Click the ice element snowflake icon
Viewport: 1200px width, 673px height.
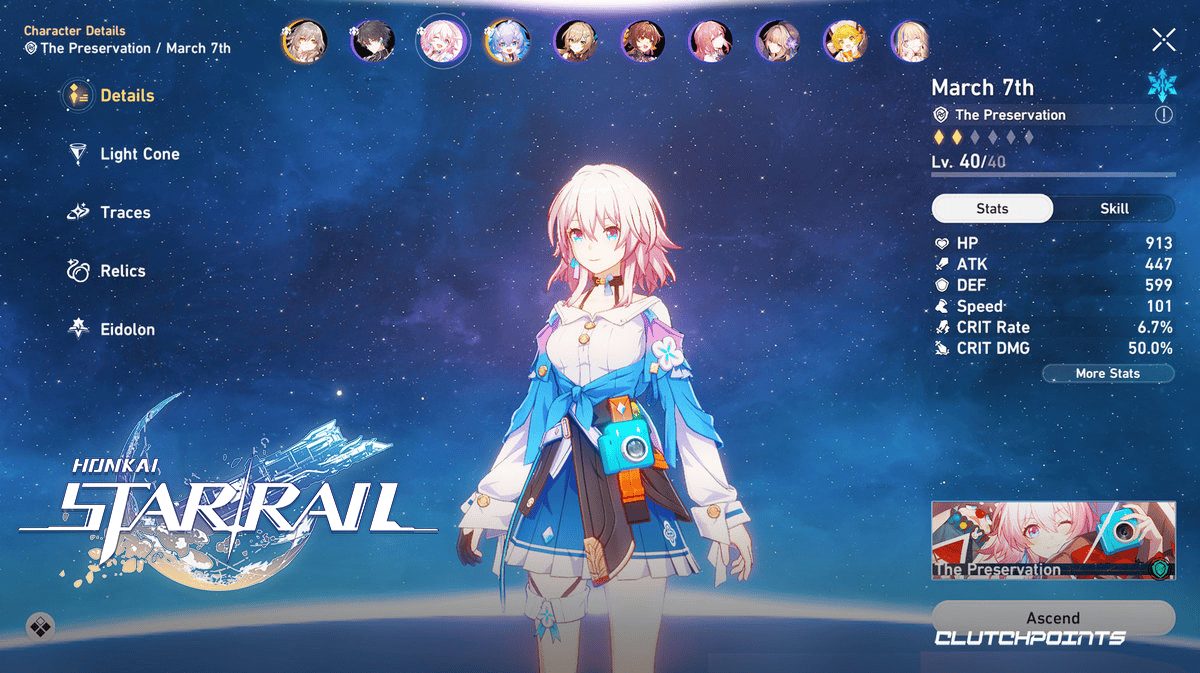(1162, 85)
